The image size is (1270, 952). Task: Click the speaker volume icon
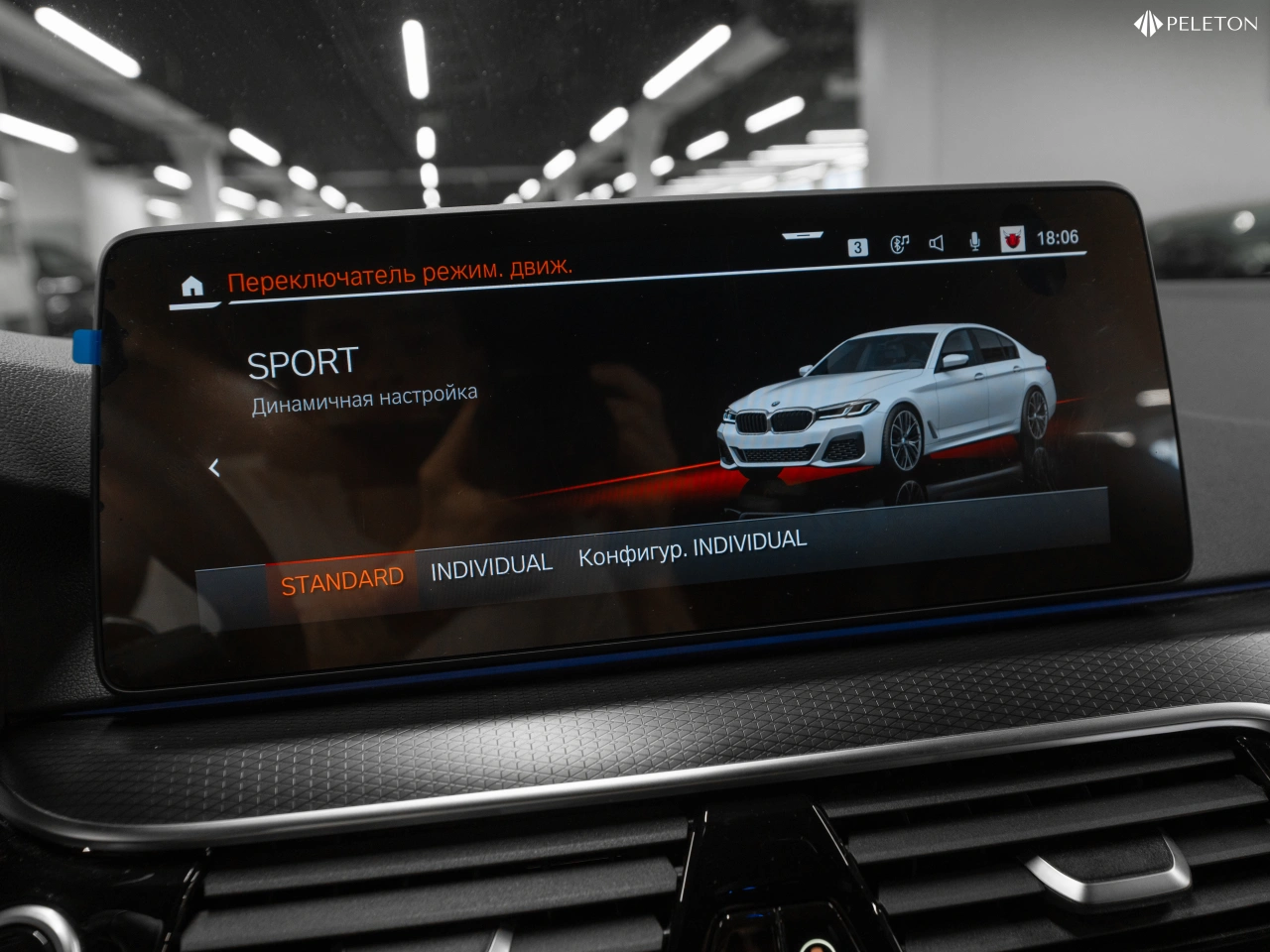click(x=936, y=243)
